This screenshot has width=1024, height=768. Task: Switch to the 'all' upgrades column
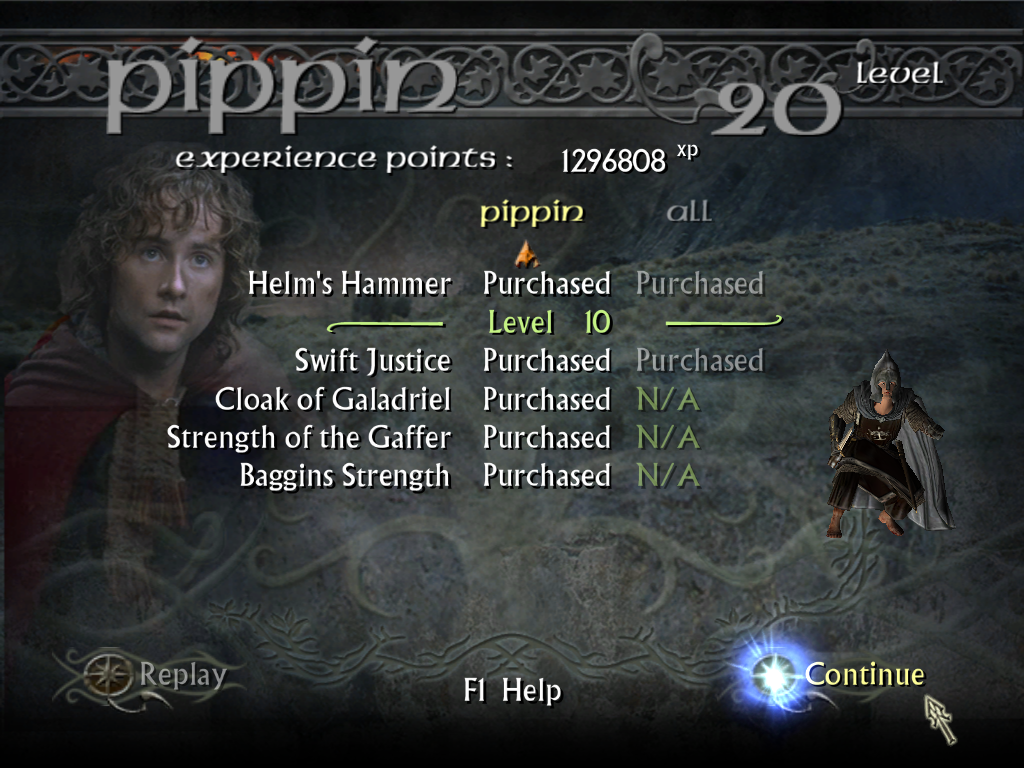(x=689, y=212)
